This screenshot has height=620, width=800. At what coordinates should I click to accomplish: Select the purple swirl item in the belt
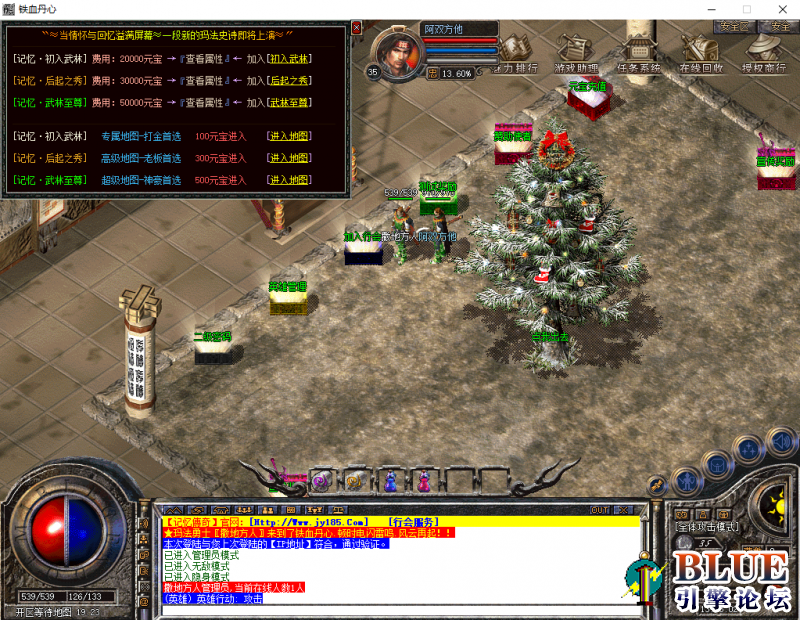[x=321, y=481]
